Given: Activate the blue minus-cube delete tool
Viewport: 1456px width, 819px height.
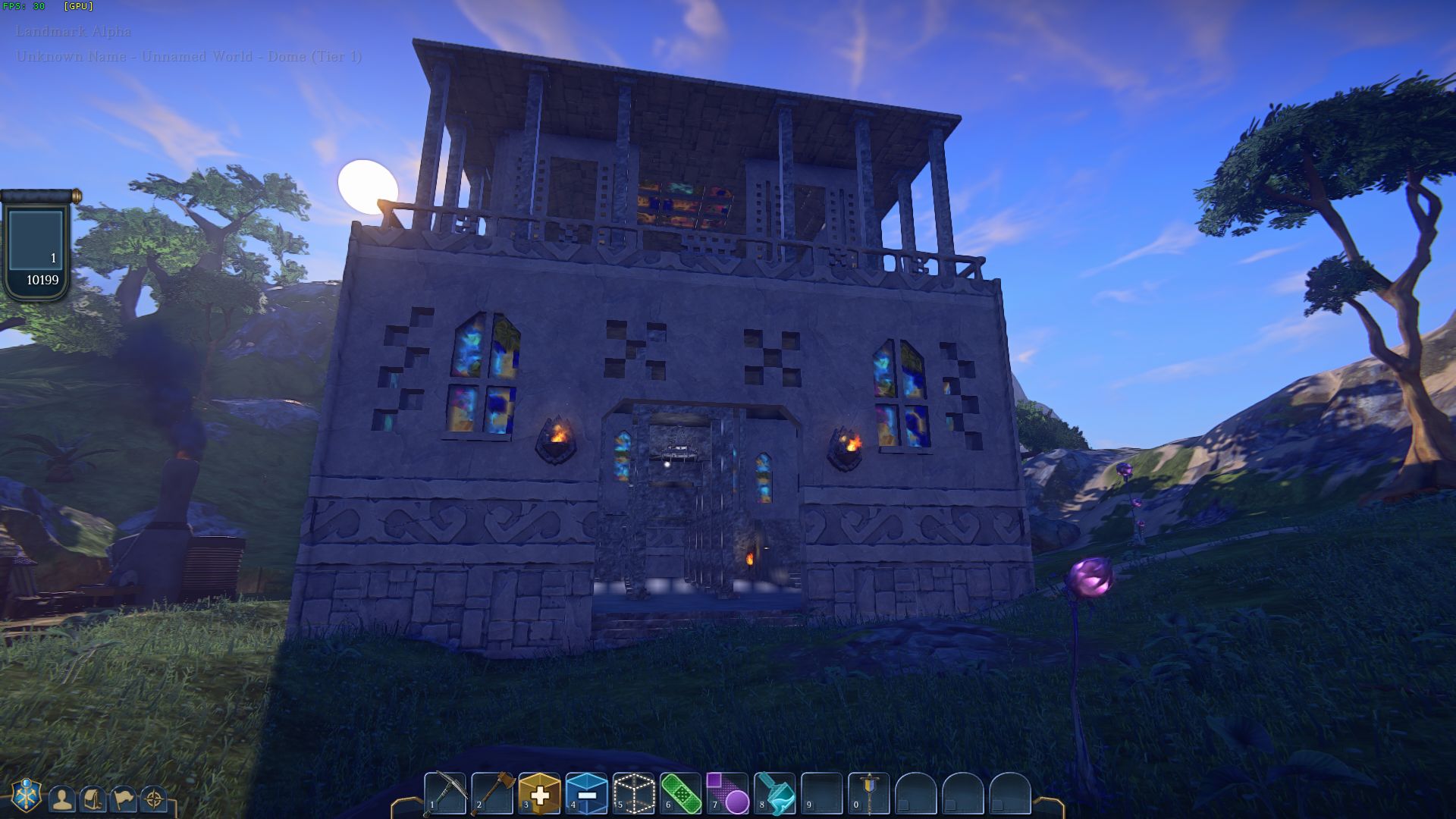Looking at the screenshot, I should (587, 793).
